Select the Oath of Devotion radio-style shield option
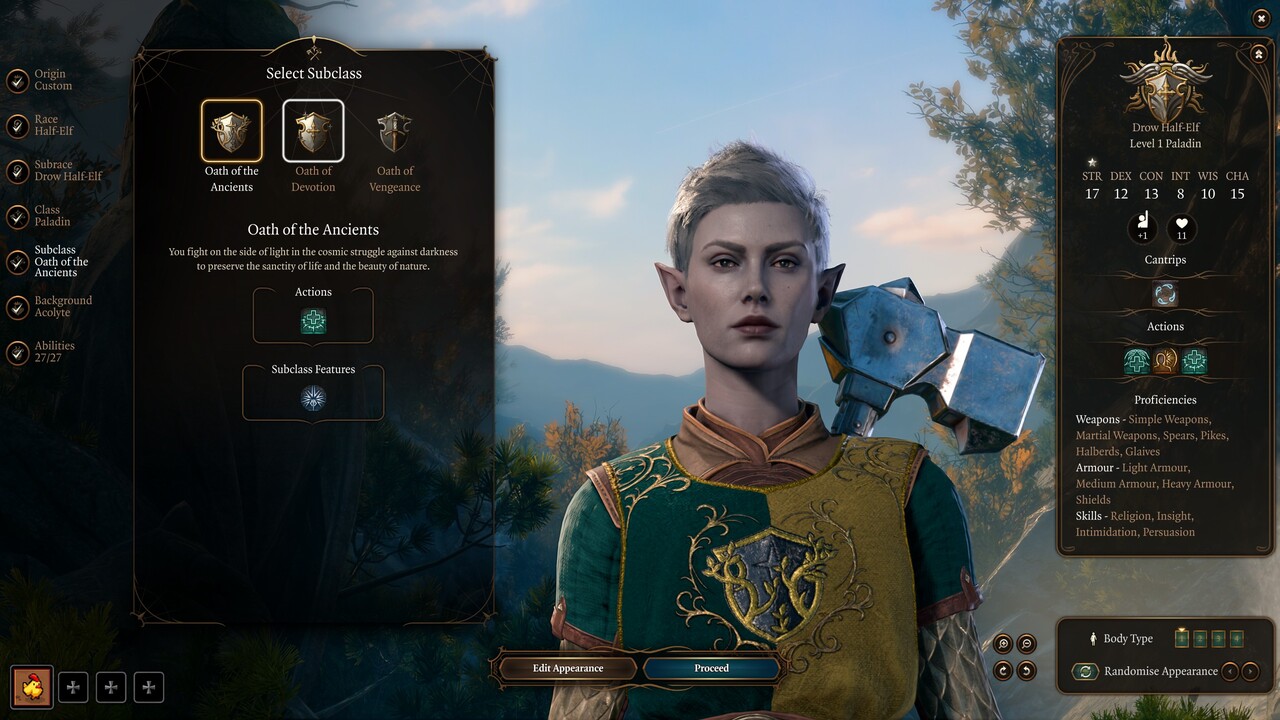 click(313, 130)
